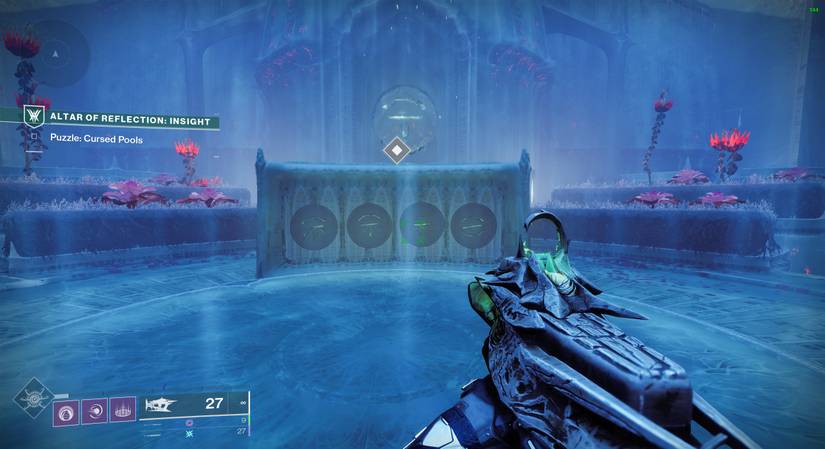Select the equipped weapon icon
The image size is (825, 449).
pyautogui.click(x=161, y=405)
